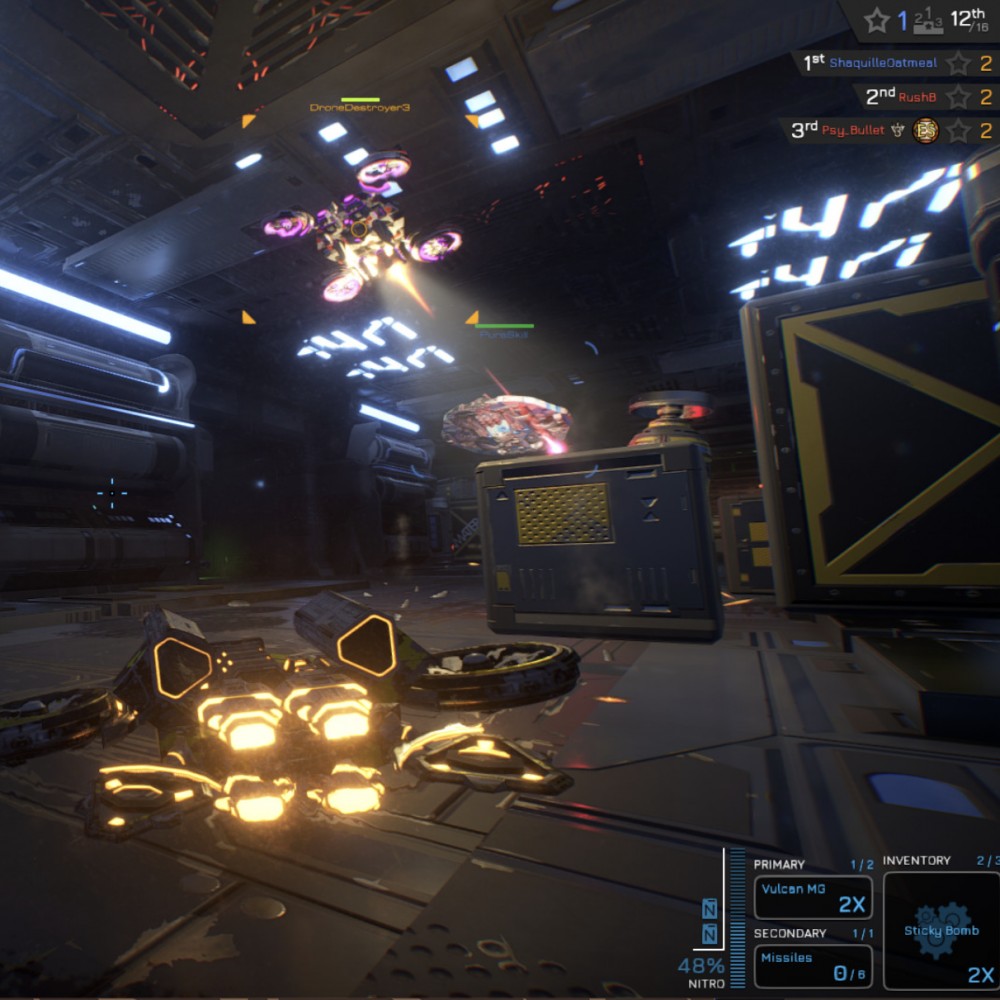The image size is (1000, 1000).
Task: Click ShaquilleOatmeal's leaderboard row
Action: tap(895, 63)
